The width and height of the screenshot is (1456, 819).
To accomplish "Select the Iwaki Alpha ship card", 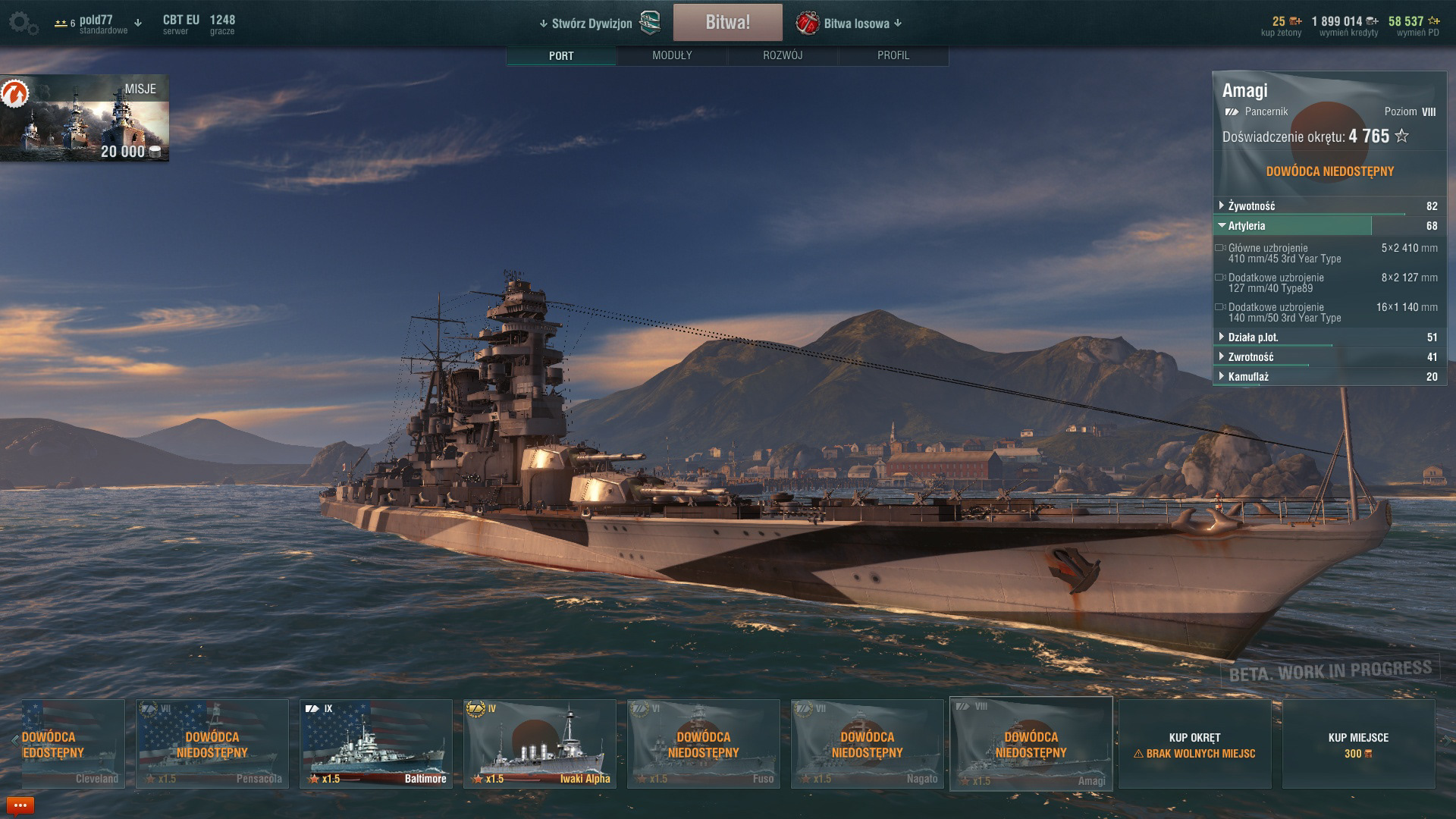I will tap(540, 744).
